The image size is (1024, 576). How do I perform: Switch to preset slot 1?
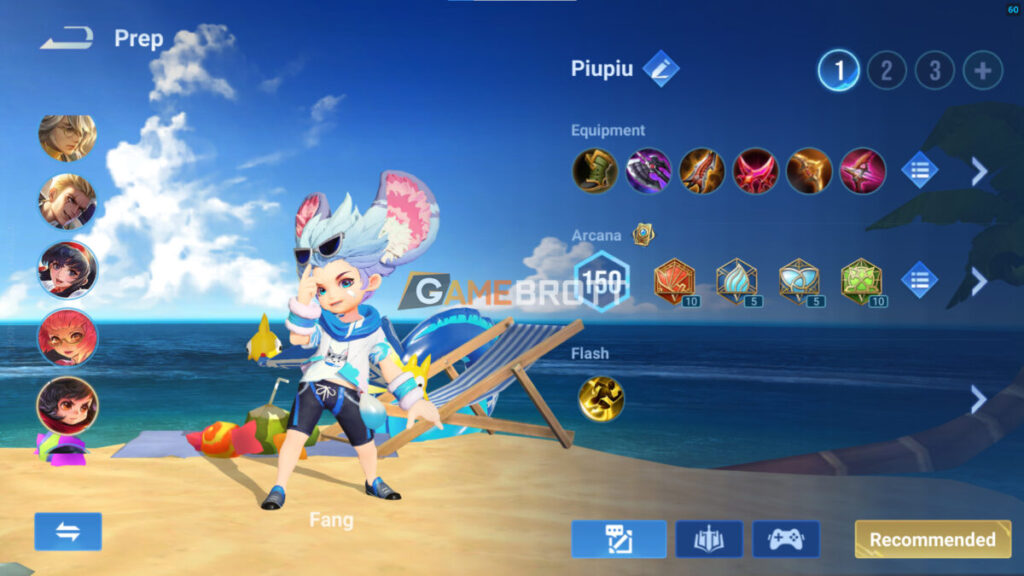(838, 70)
